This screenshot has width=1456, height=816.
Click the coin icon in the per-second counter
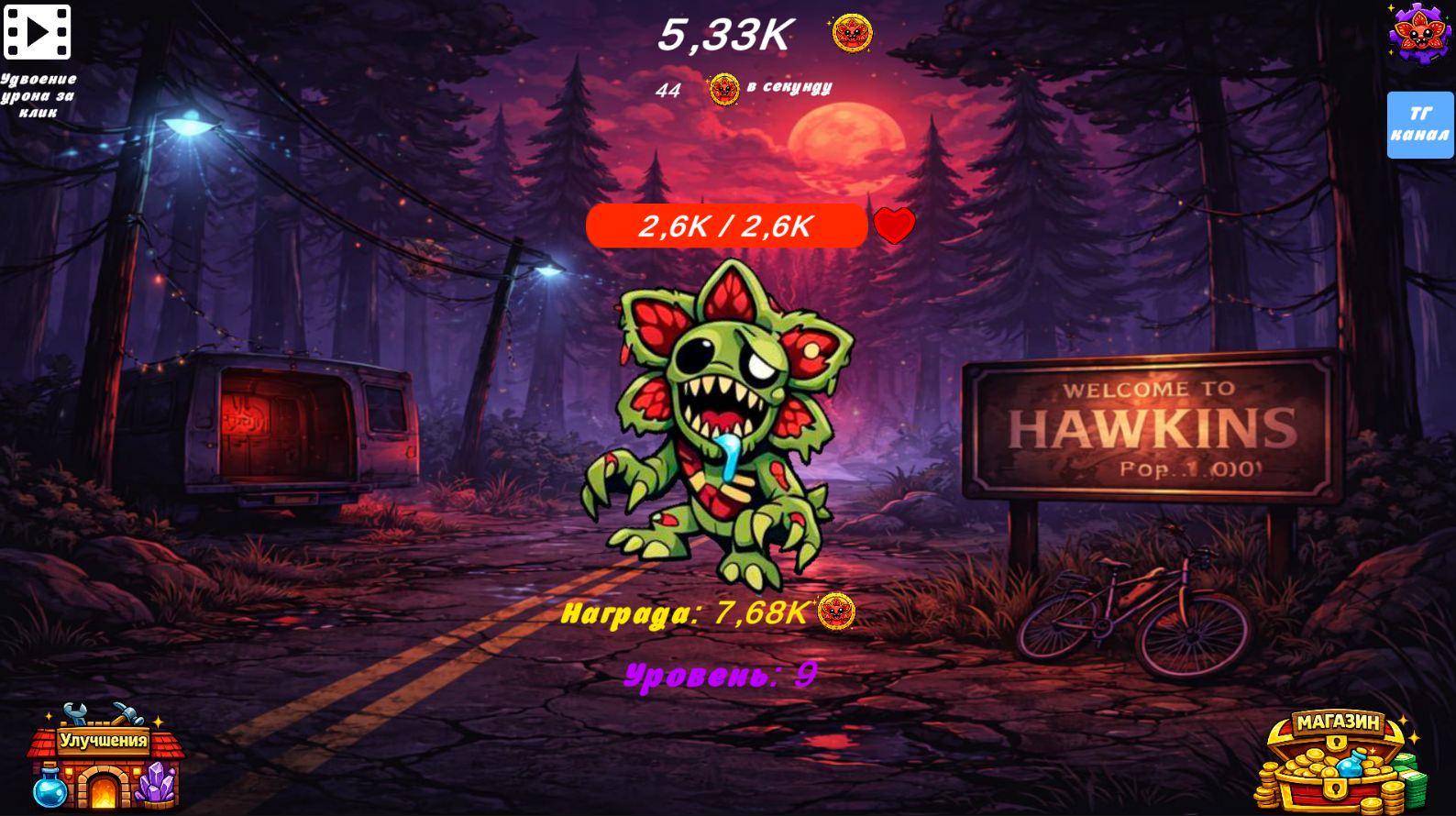coord(723,89)
